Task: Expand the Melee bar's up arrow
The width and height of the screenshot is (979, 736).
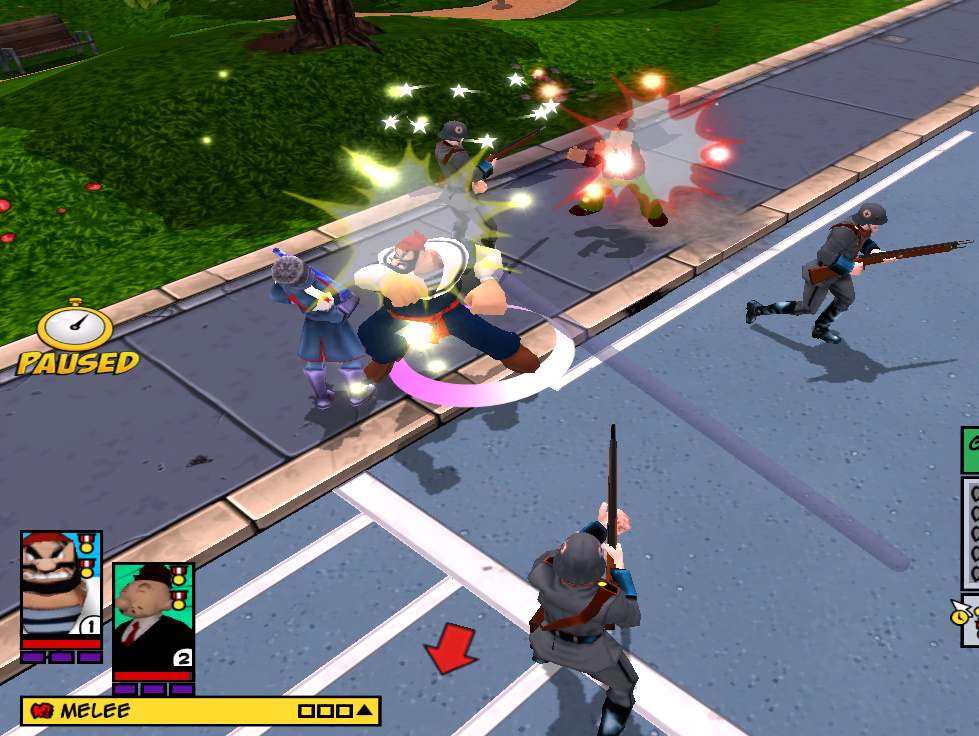Action: point(365,711)
